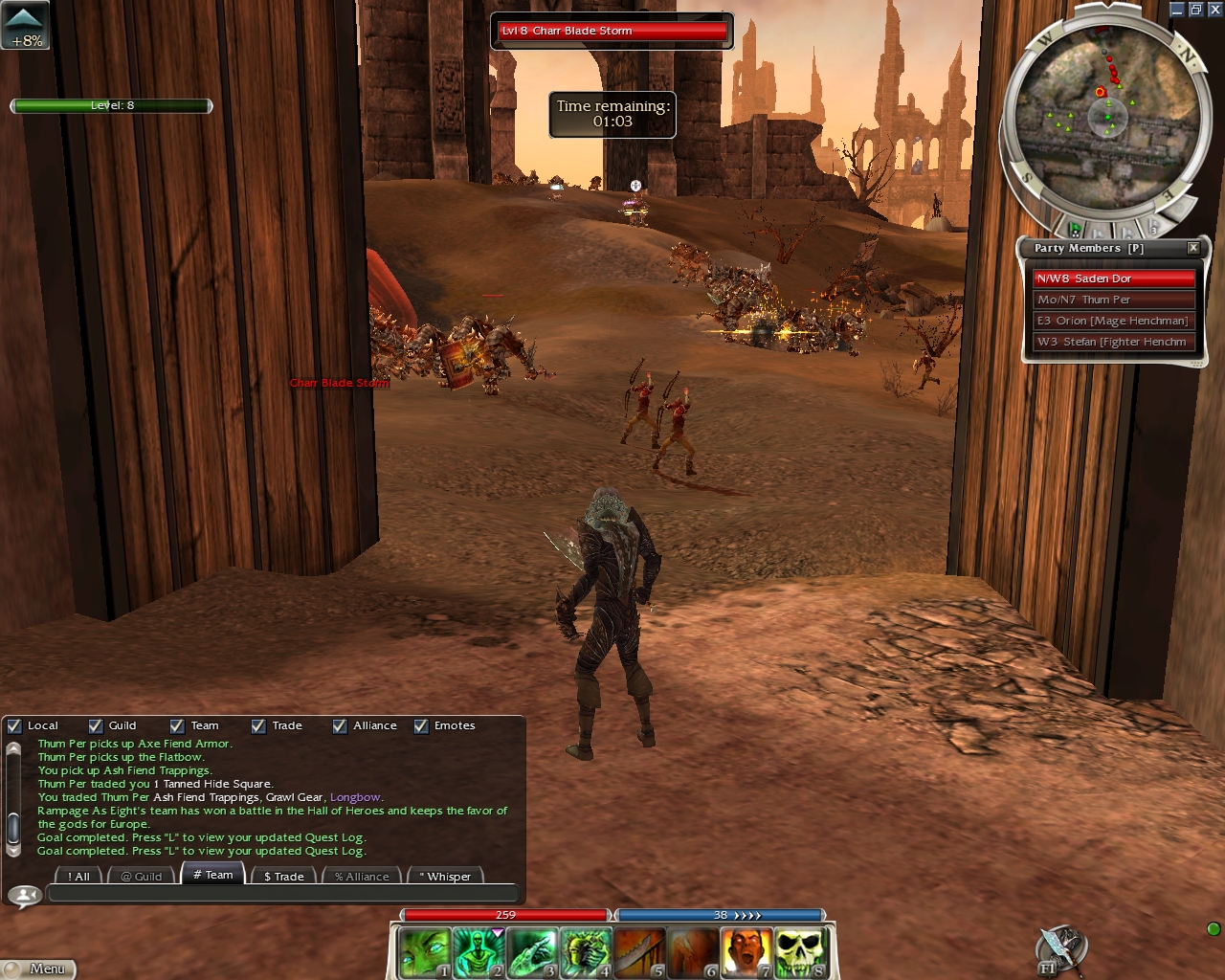
Task: Switch chat channel to the Team tab
Action: click(212, 875)
